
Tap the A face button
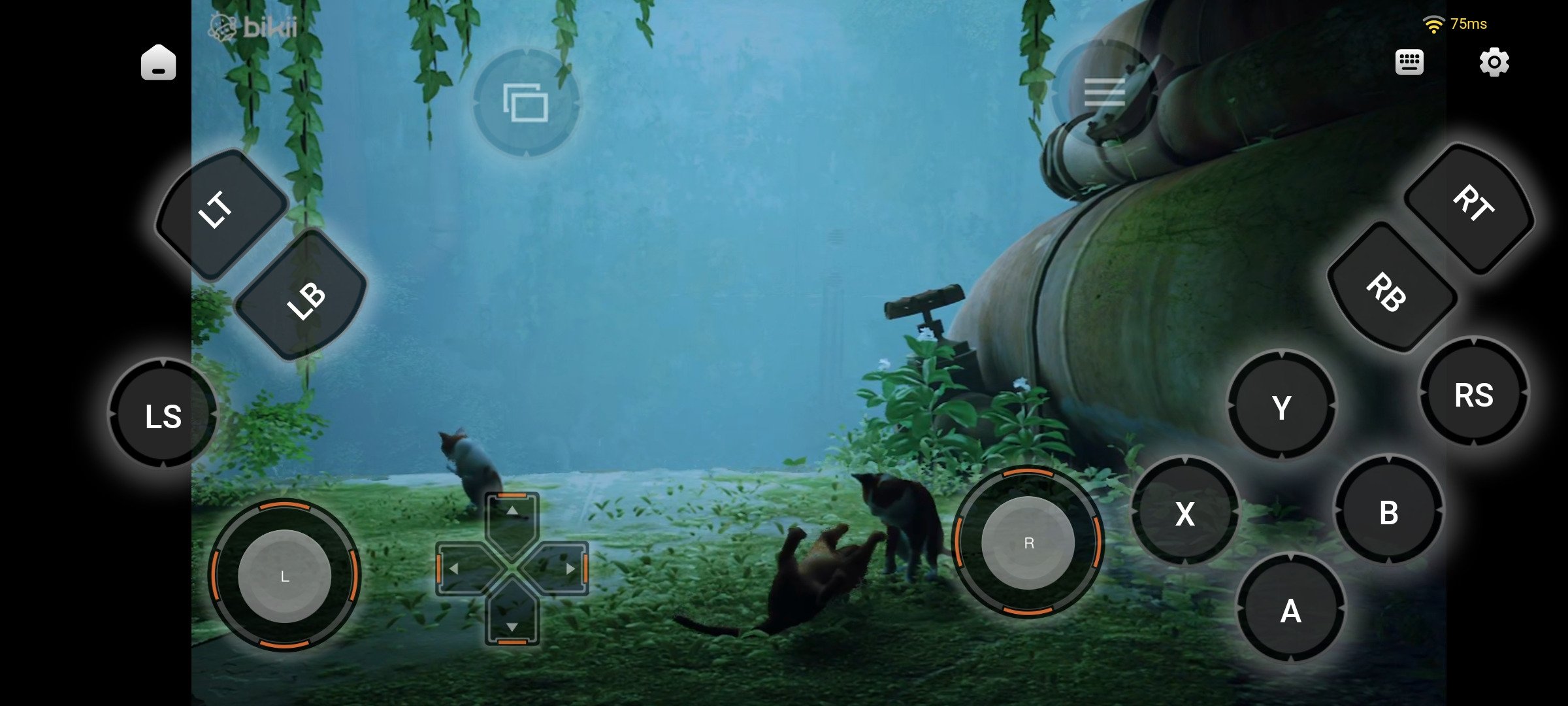coord(1290,611)
